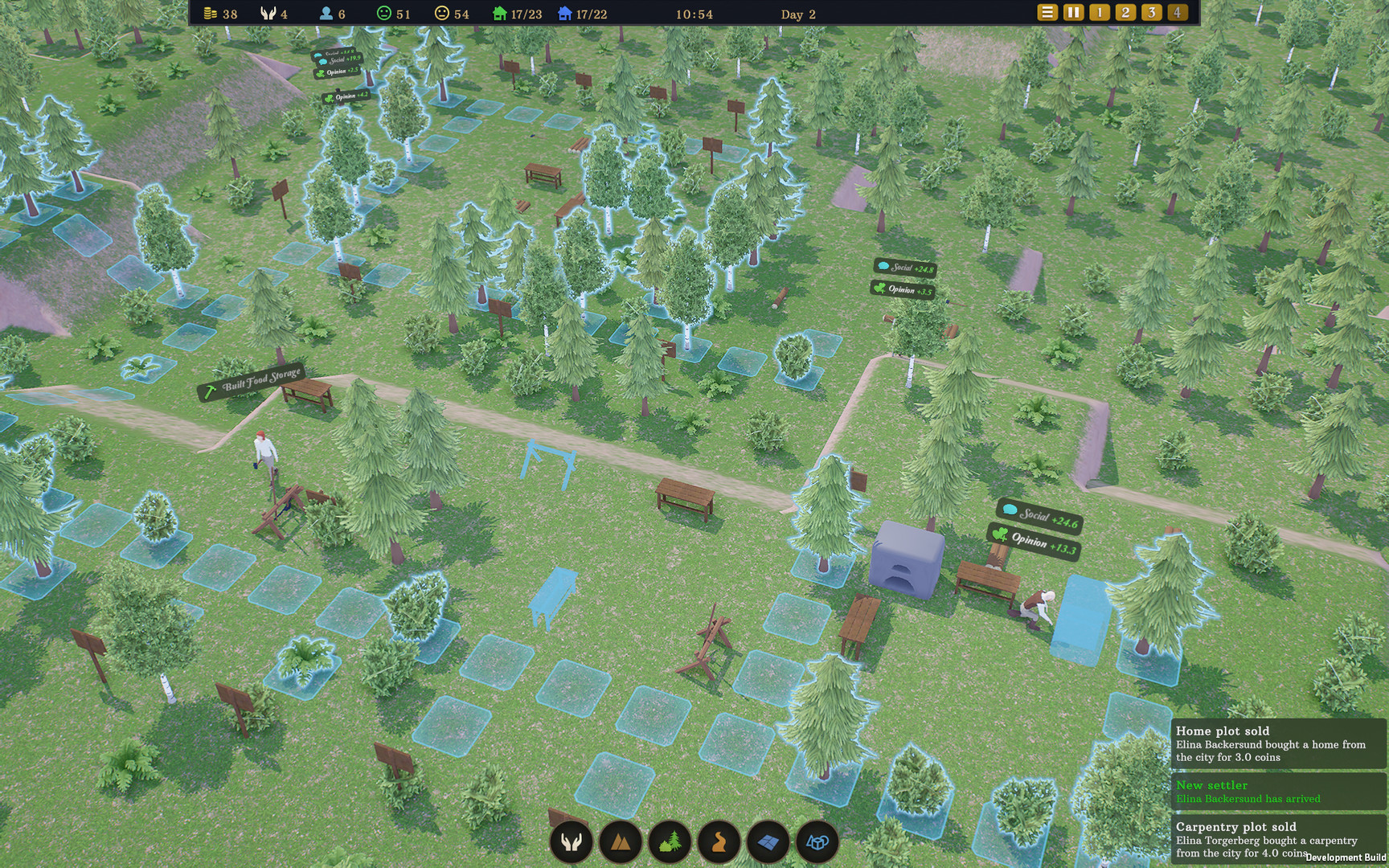
Task: Open the terrain mountains tool
Action: tap(621, 842)
